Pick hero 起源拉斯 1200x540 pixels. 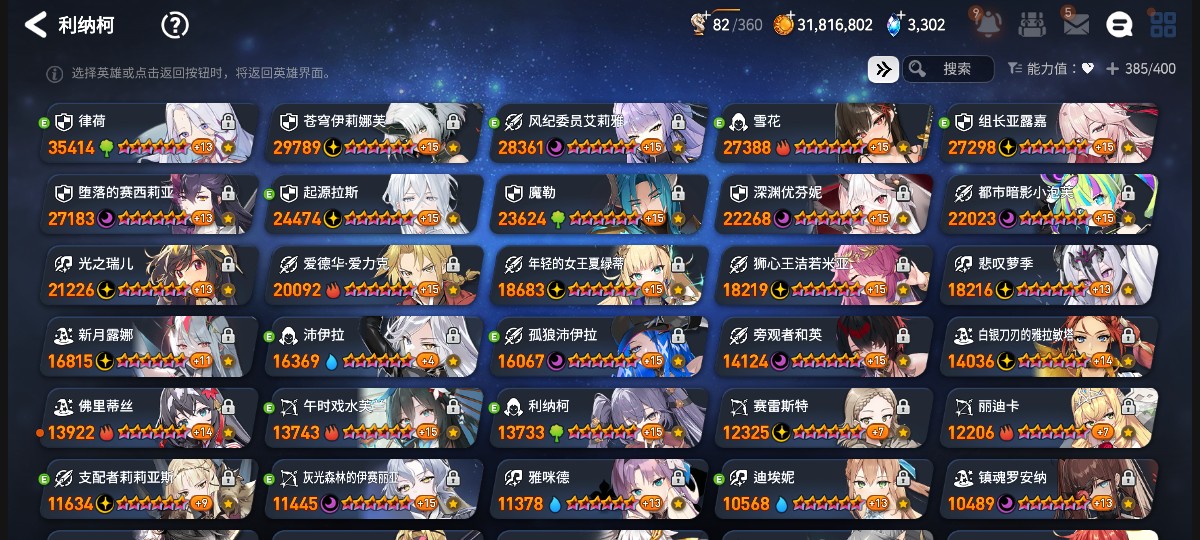coord(375,204)
